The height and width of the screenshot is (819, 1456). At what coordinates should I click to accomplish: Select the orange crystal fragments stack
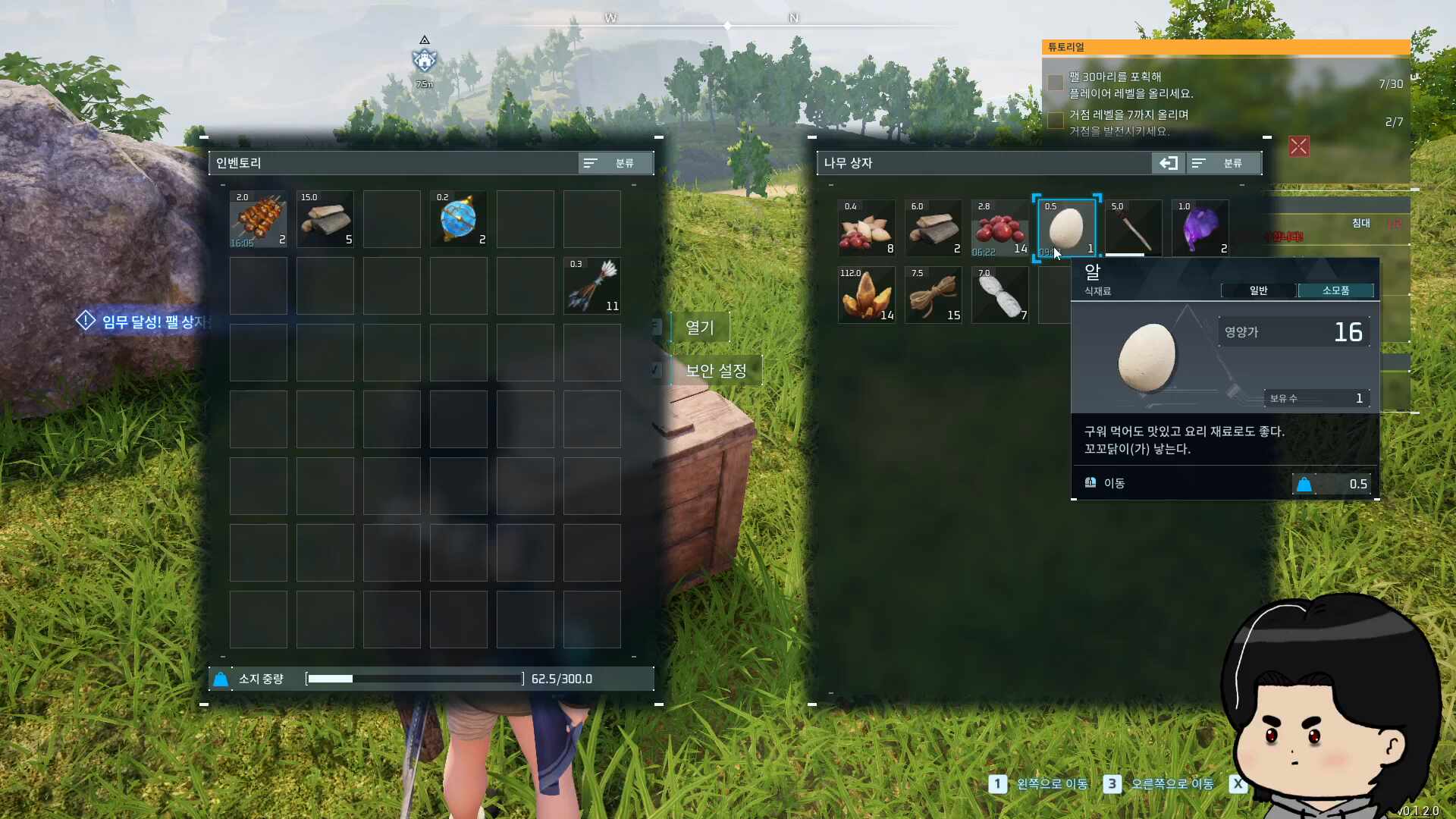867,295
